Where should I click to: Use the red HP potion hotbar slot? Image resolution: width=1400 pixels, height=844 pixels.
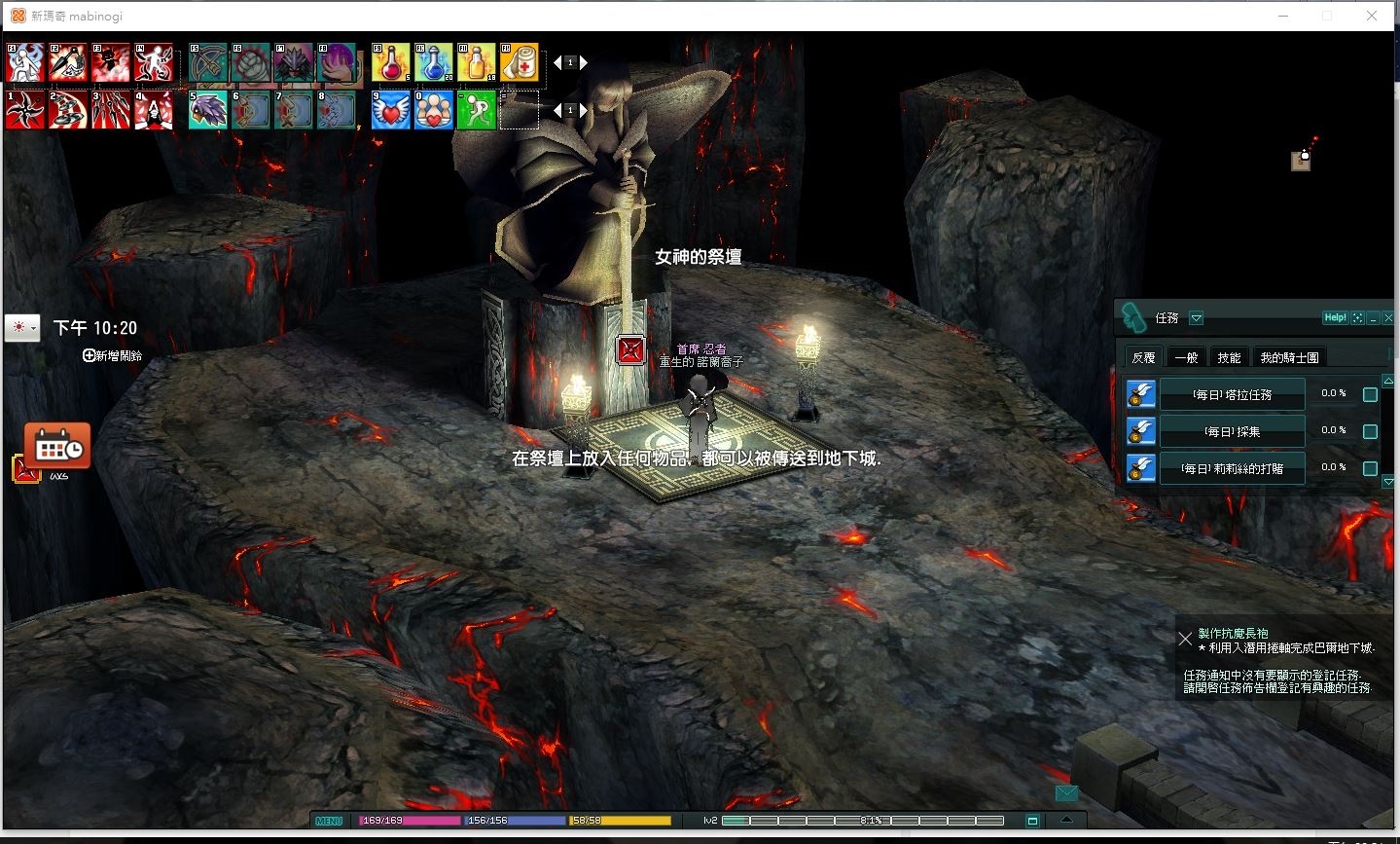[390, 62]
